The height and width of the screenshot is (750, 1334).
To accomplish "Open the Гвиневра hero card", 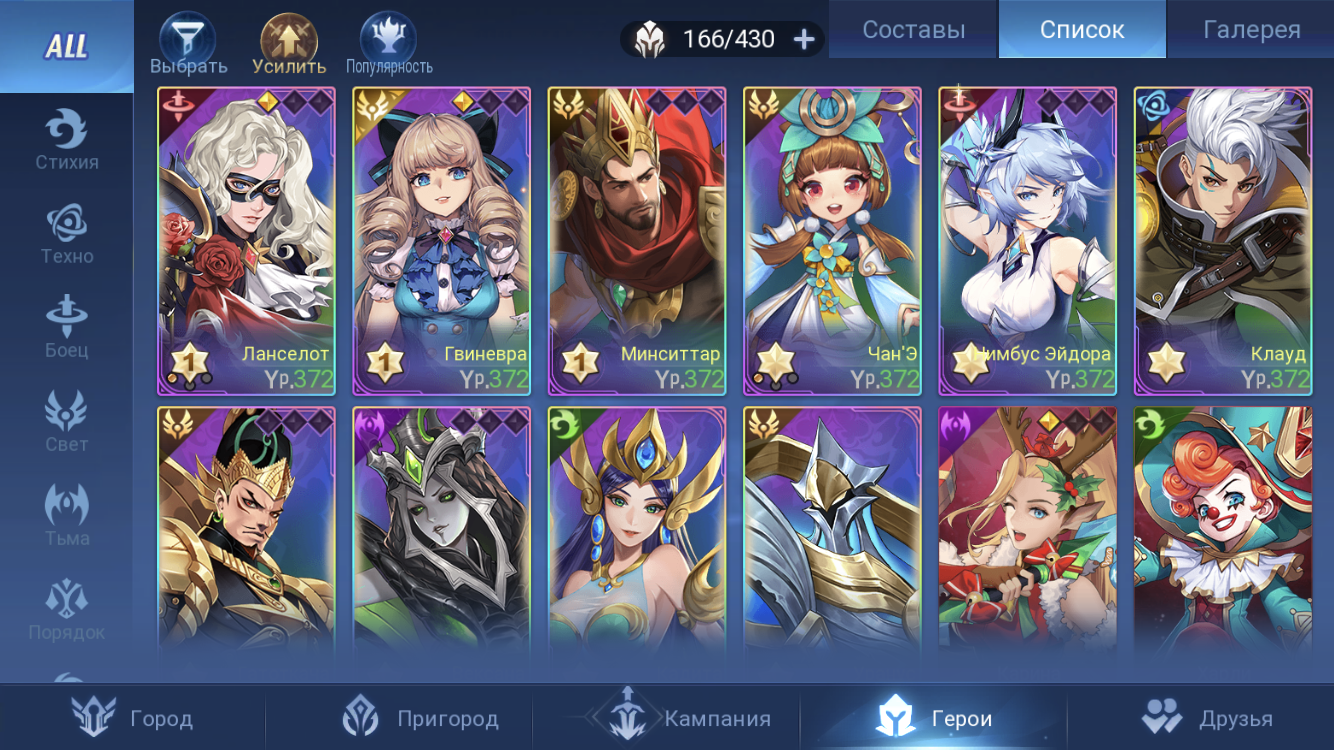I will (441, 241).
